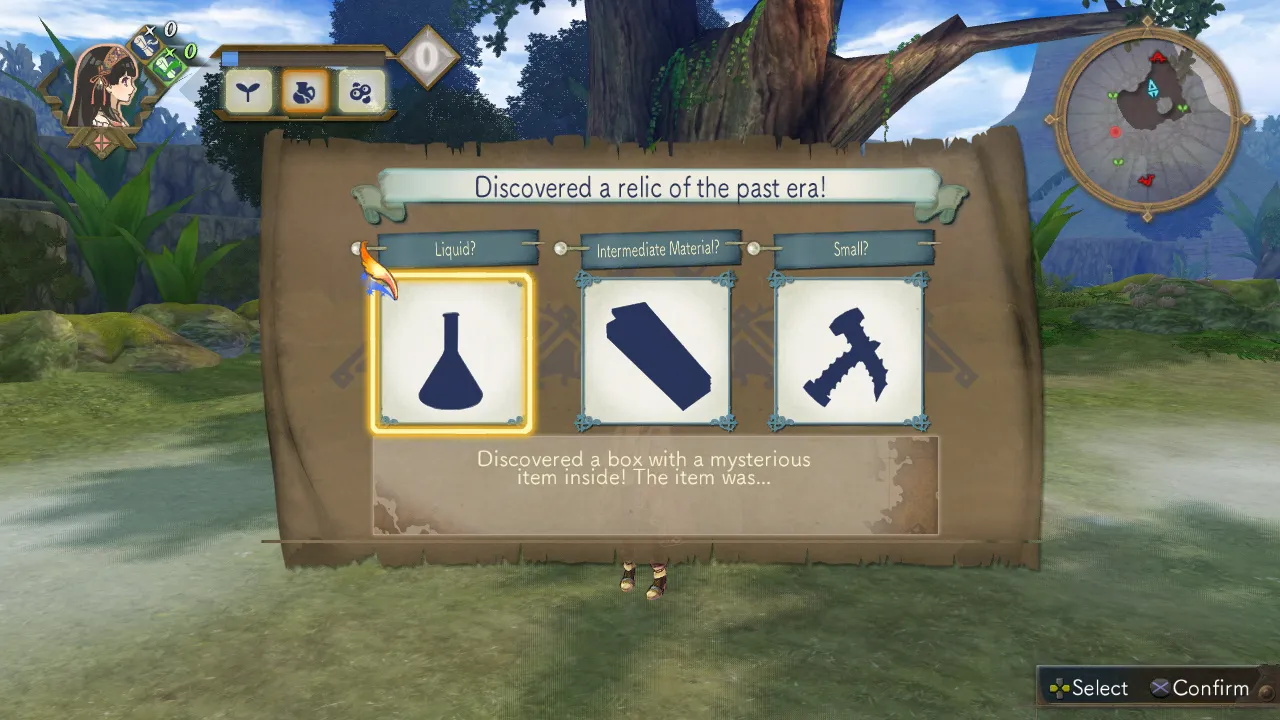Click the diamond emblem displaying 0
1280x720 pixels.
[429, 57]
